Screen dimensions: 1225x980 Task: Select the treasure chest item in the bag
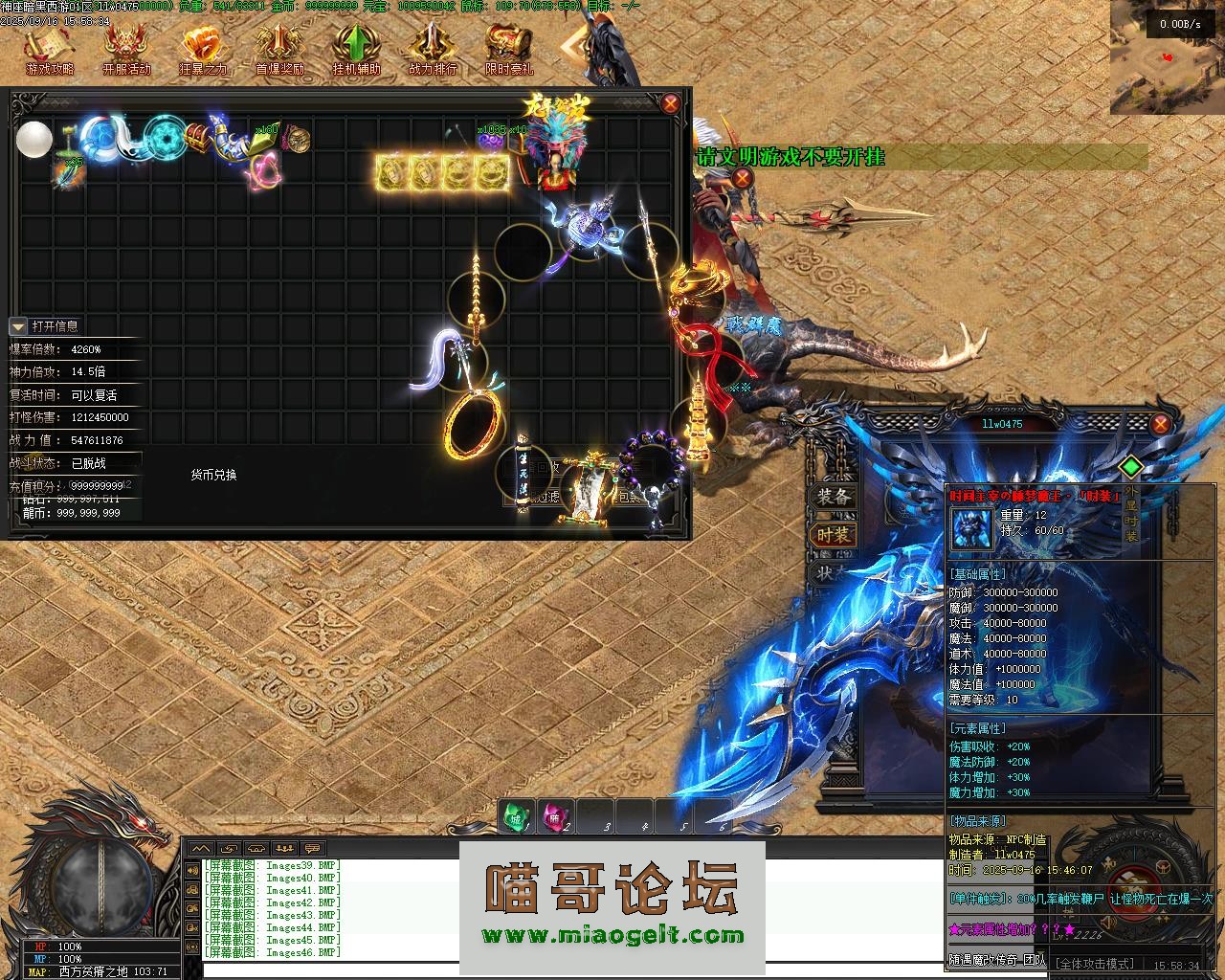point(198,137)
